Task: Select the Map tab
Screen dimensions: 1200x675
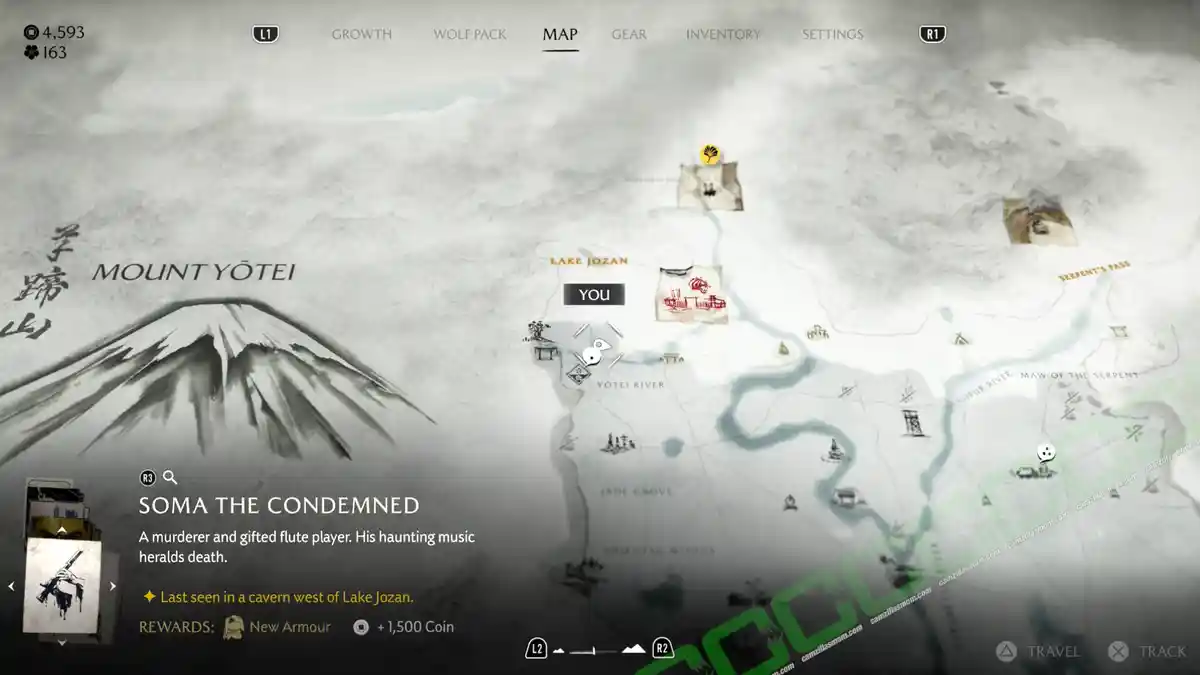Action: [560, 34]
